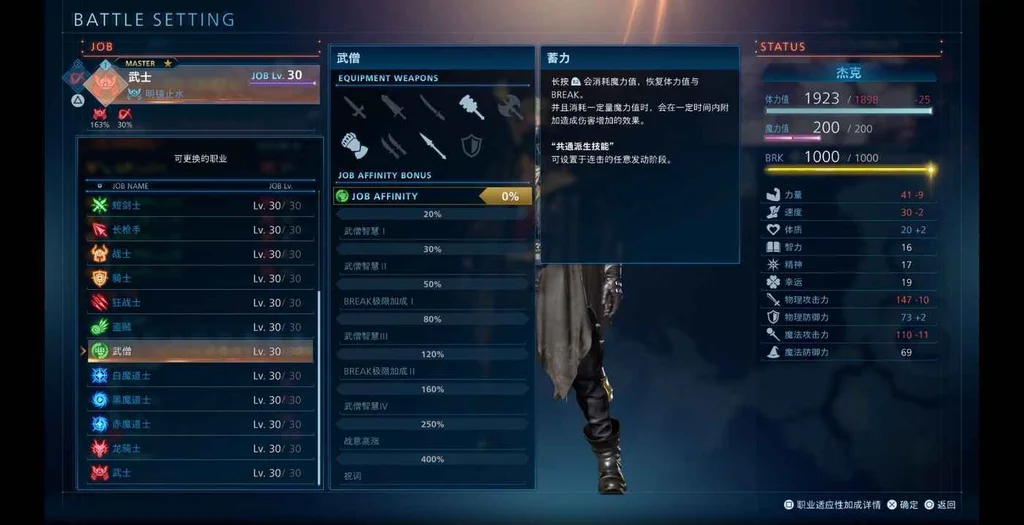
Task: Click the highlighted 武僧 job row
Action: point(200,351)
